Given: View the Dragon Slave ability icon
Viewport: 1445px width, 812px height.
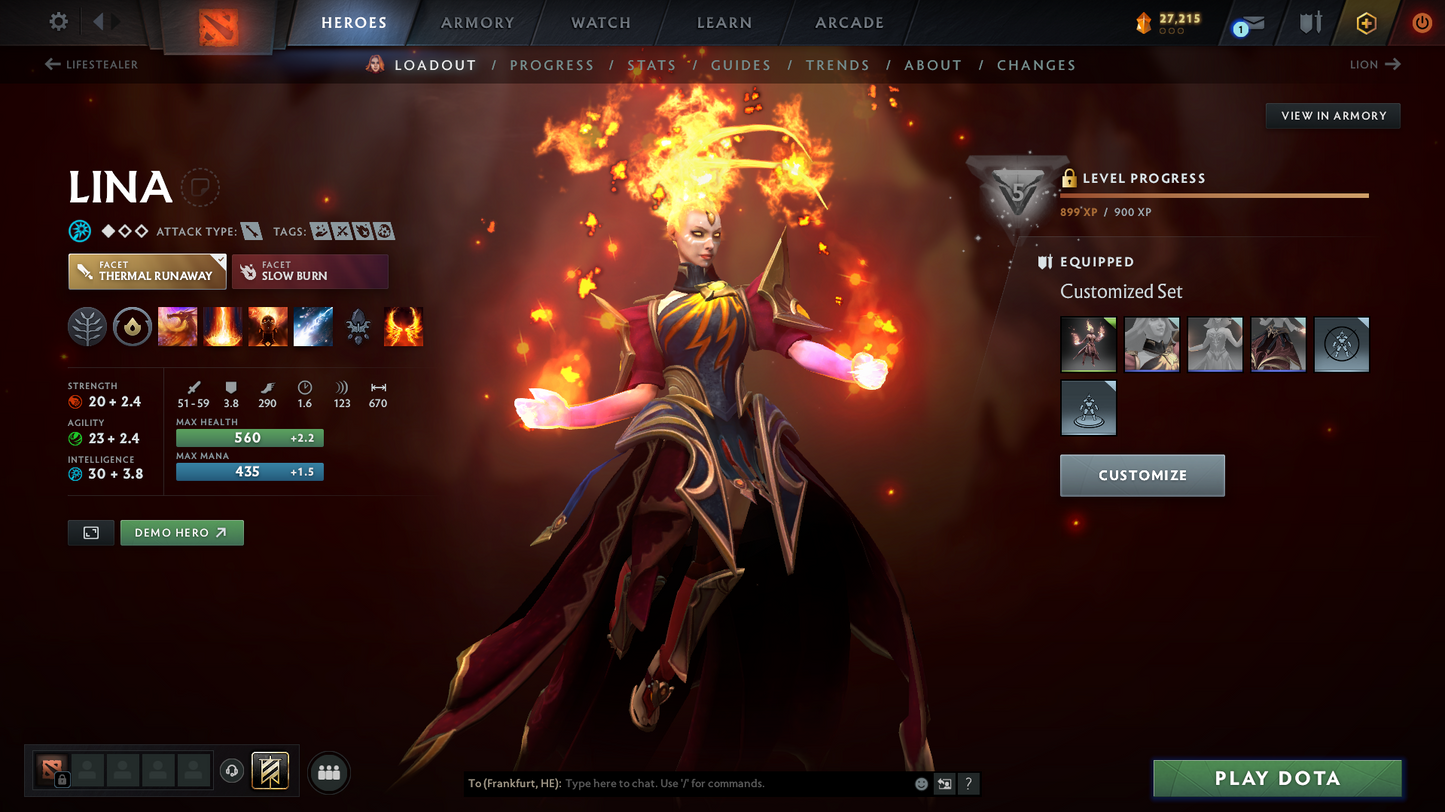Looking at the screenshot, I should pos(177,326).
